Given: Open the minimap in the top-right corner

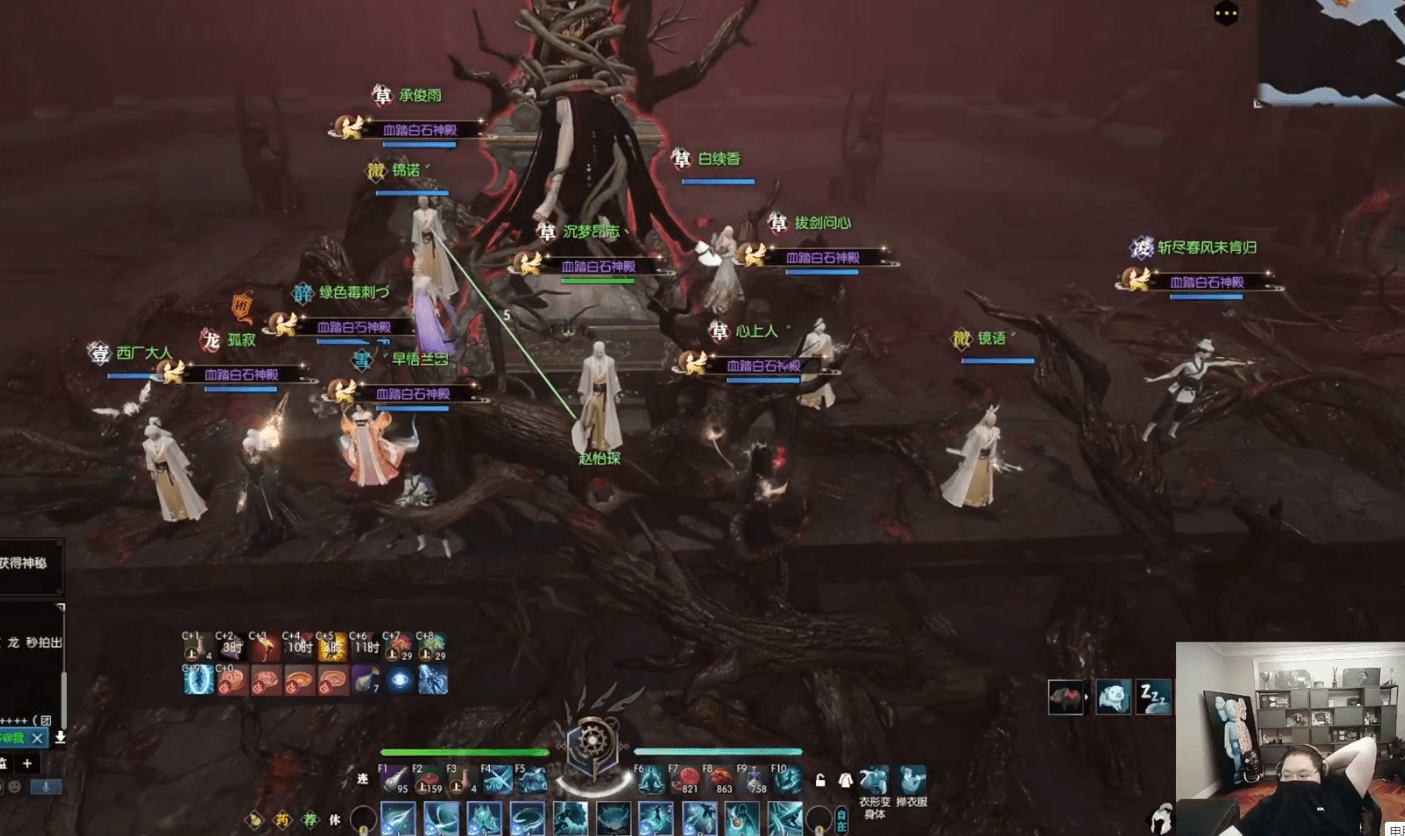Looking at the screenshot, I should [x=1330, y=50].
